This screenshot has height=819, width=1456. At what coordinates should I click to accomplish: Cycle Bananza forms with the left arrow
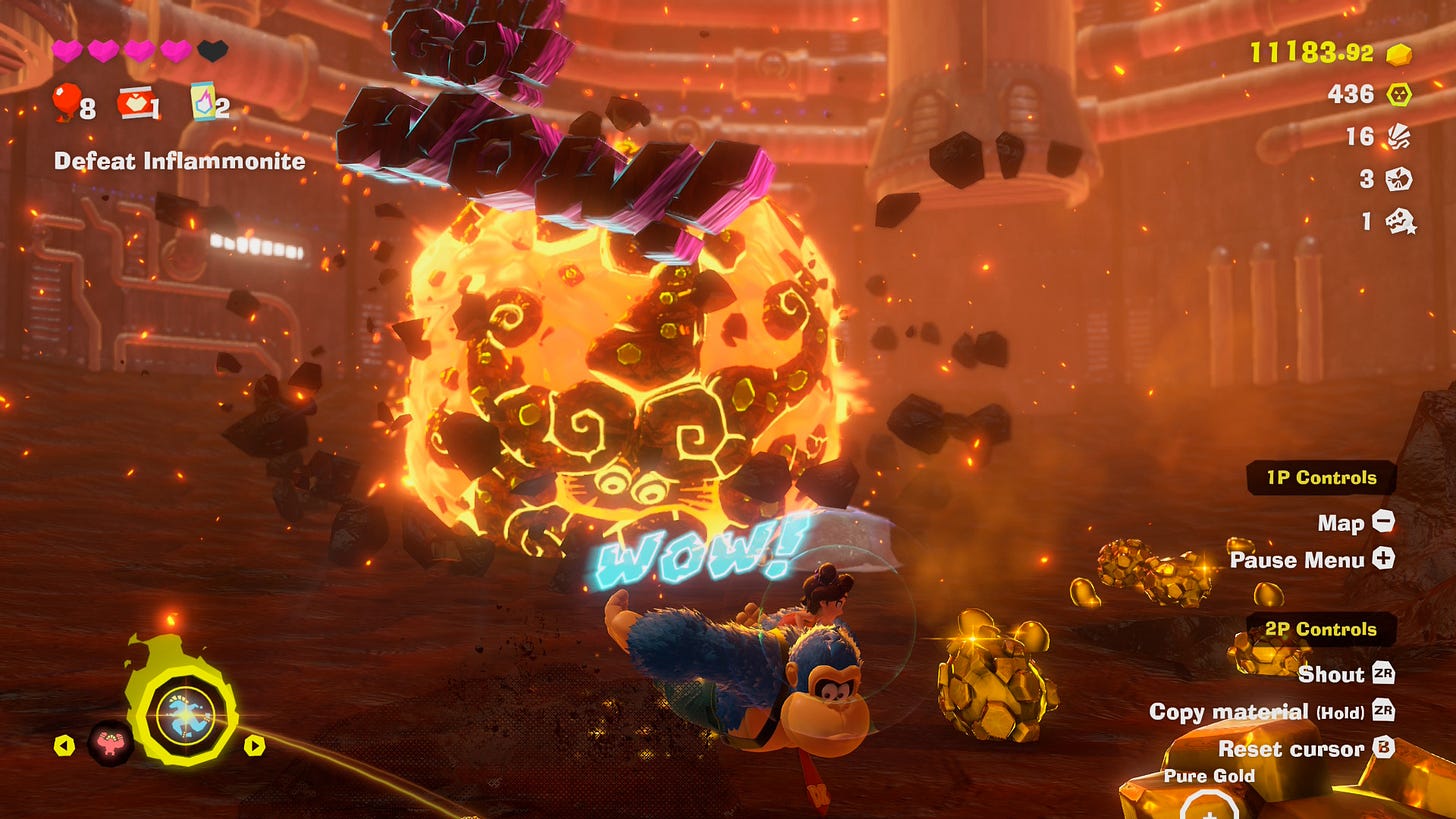[64, 745]
